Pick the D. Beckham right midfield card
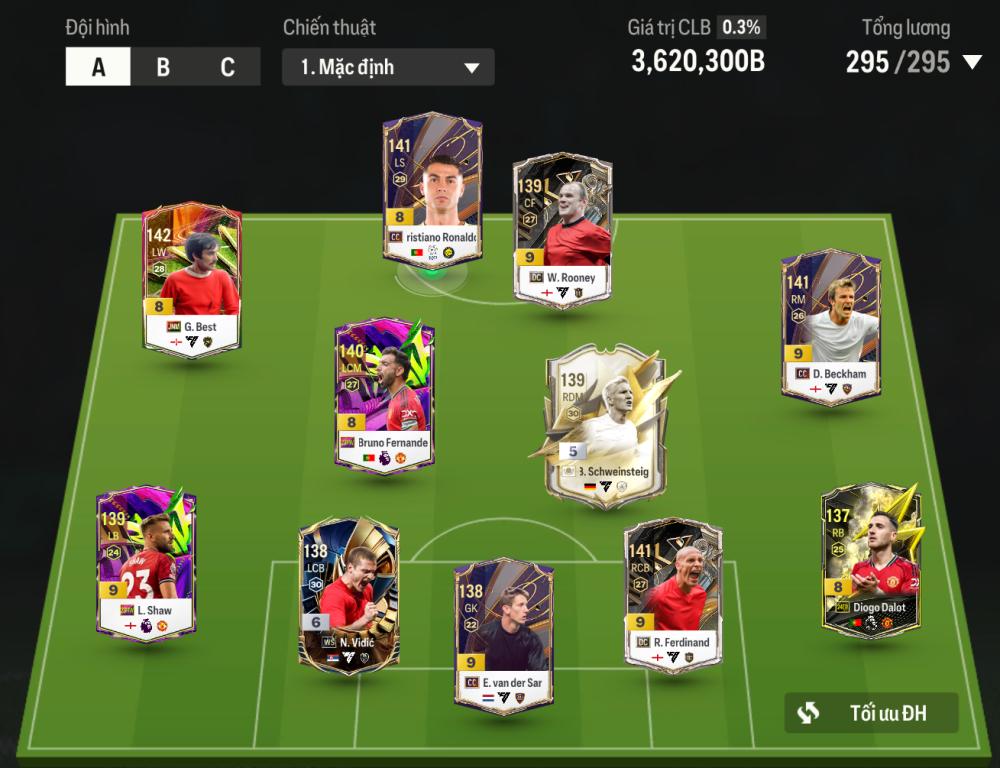1000x768 pixels. point(830,327)
